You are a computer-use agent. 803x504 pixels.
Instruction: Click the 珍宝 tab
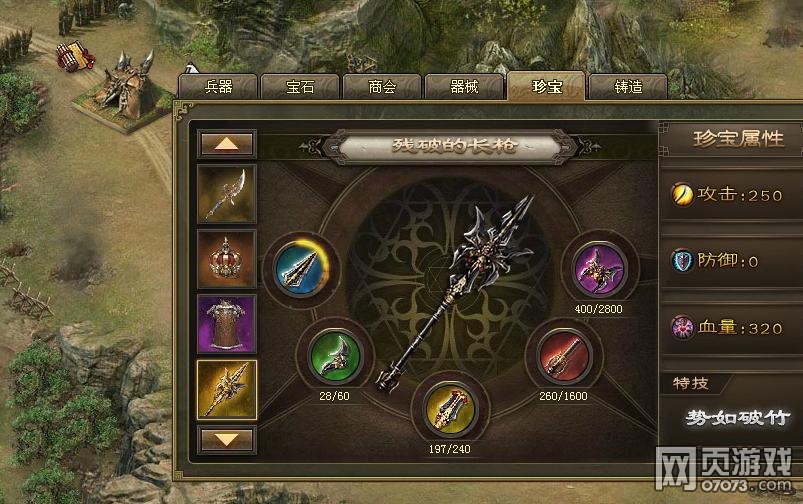[x=545, y=86]
